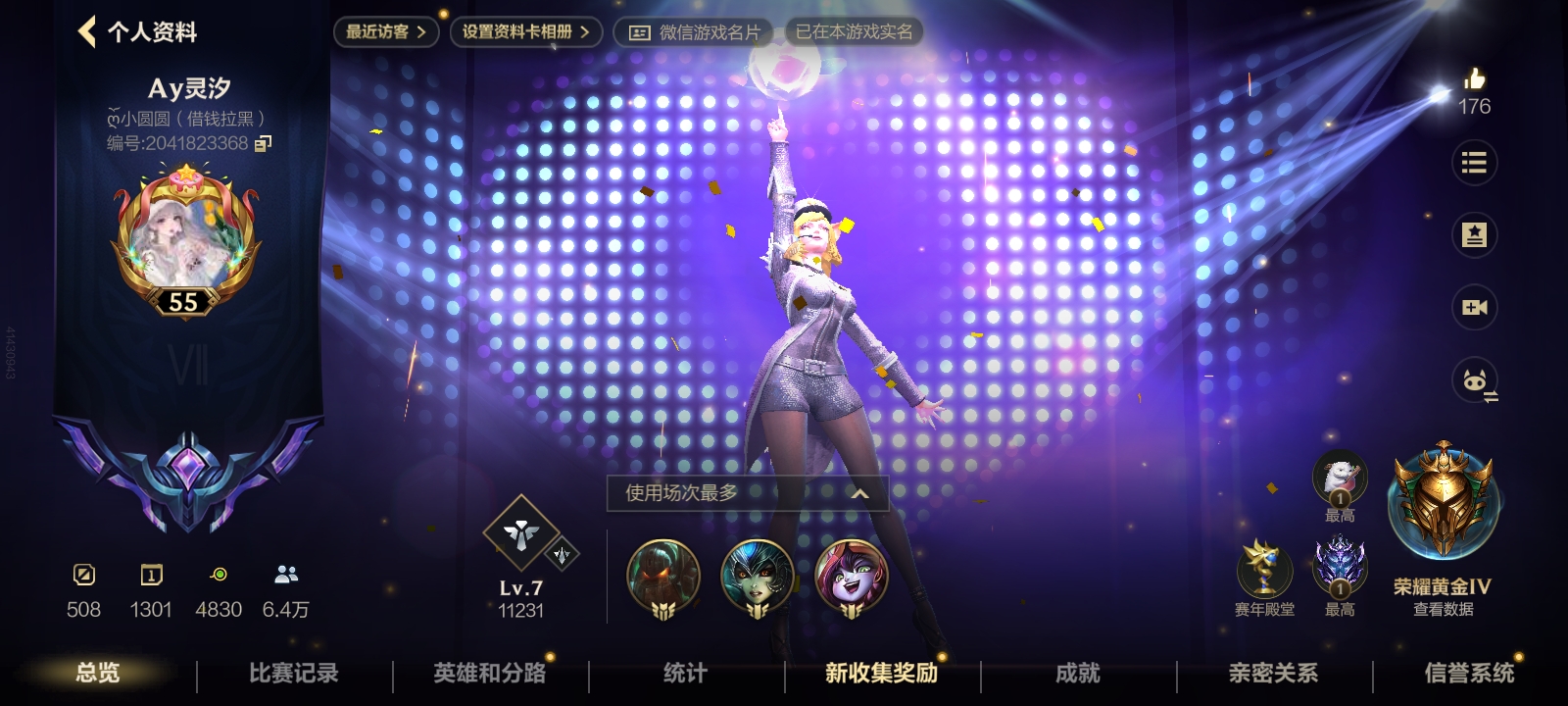Go to the 亲密关系 tab

1273,673
